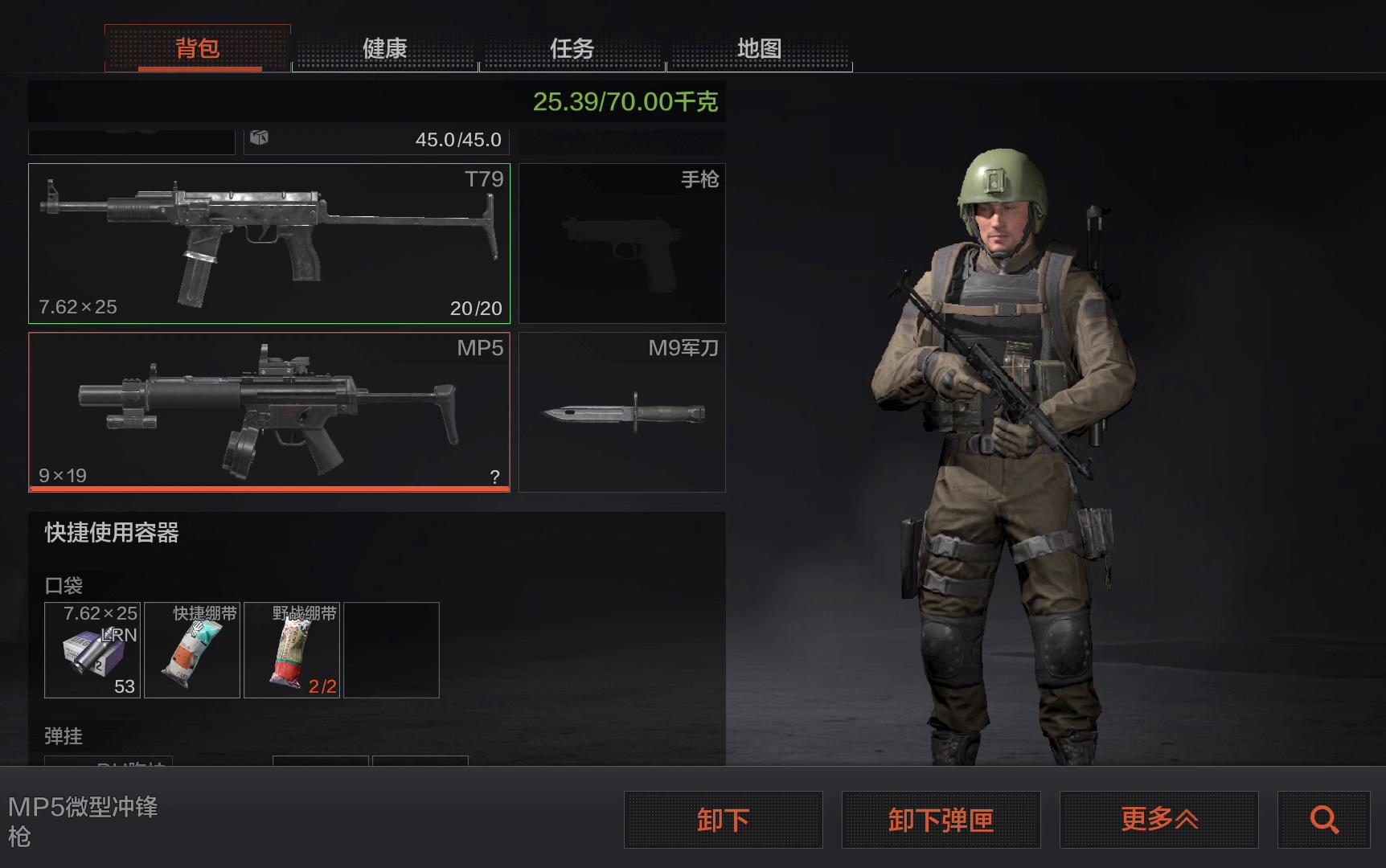Viewport: 1386px width, 868px height.
Task: Pick the 7.62×25 LRN ammo pocket slot
Action: pyautogui.click(x=92, y=650)
